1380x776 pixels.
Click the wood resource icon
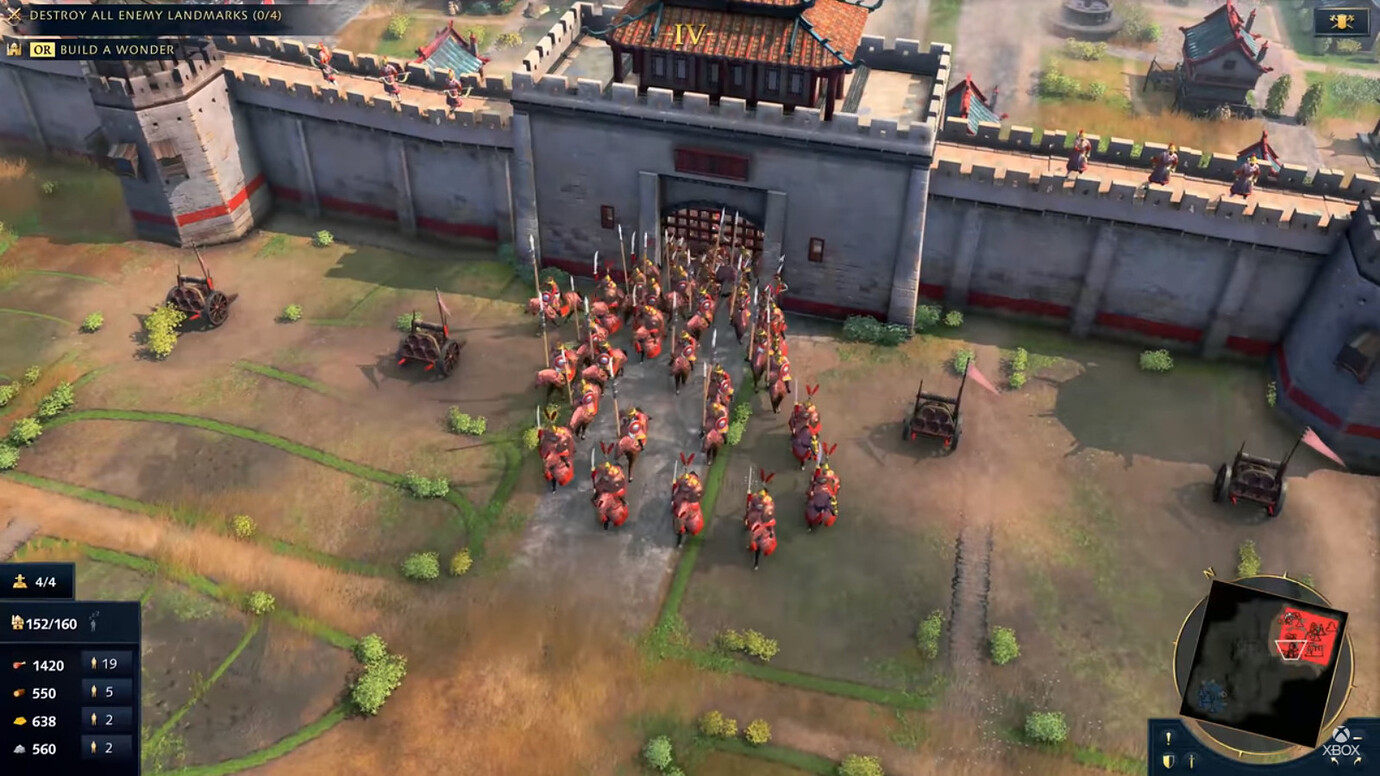[19, 692]
